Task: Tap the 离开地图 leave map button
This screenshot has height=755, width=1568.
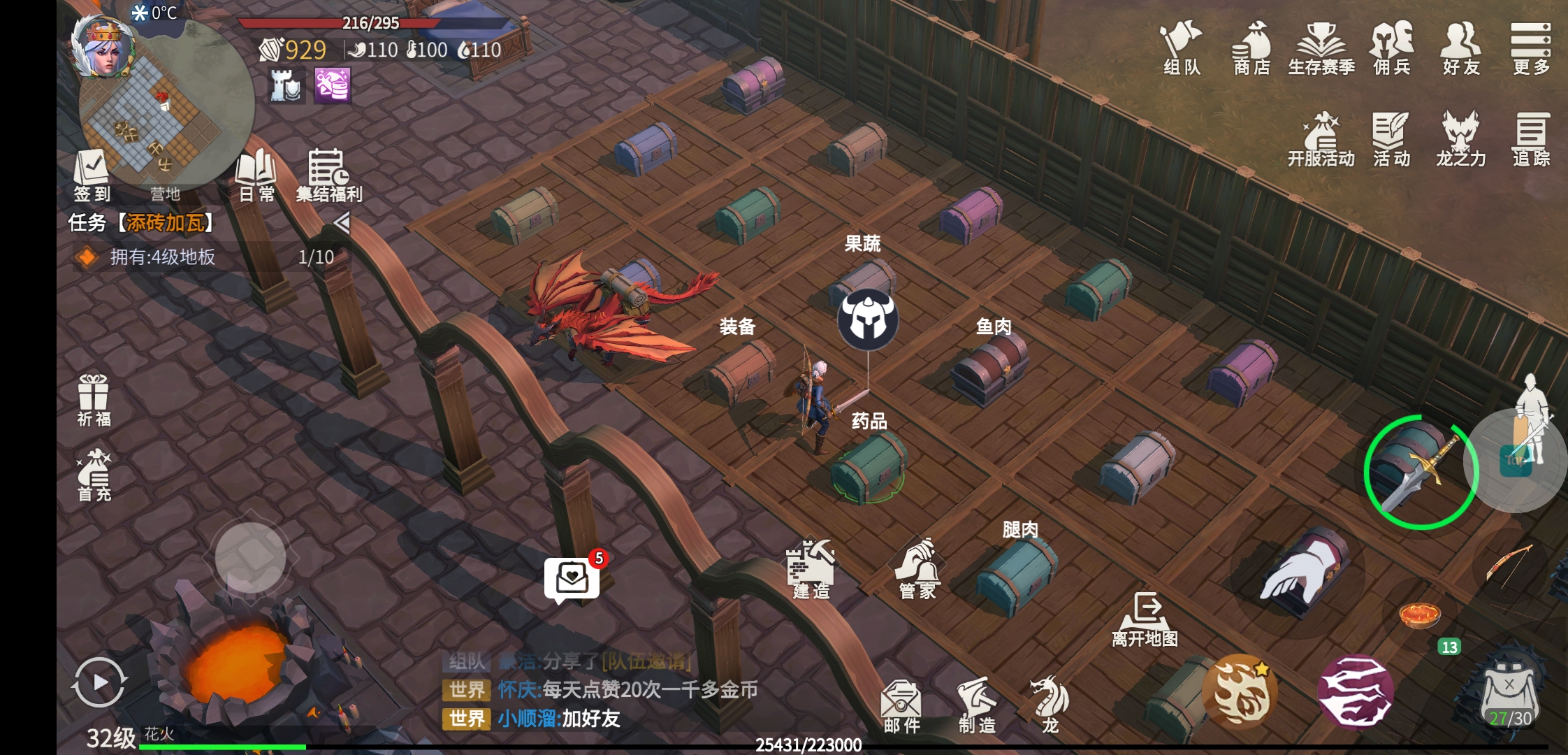Action: tap(1145, 619)
